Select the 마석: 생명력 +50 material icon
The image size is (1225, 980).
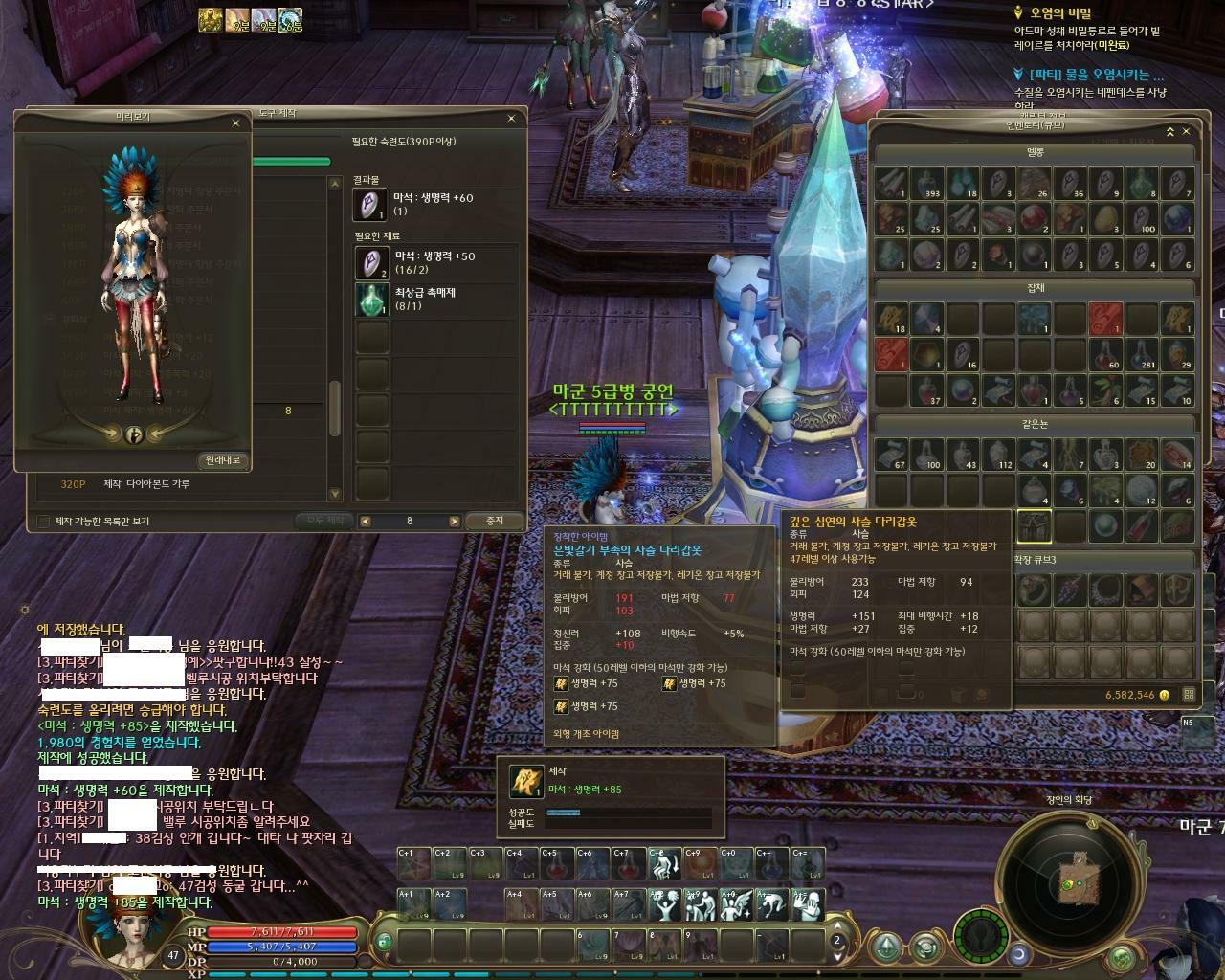click(x=371, y=261)
